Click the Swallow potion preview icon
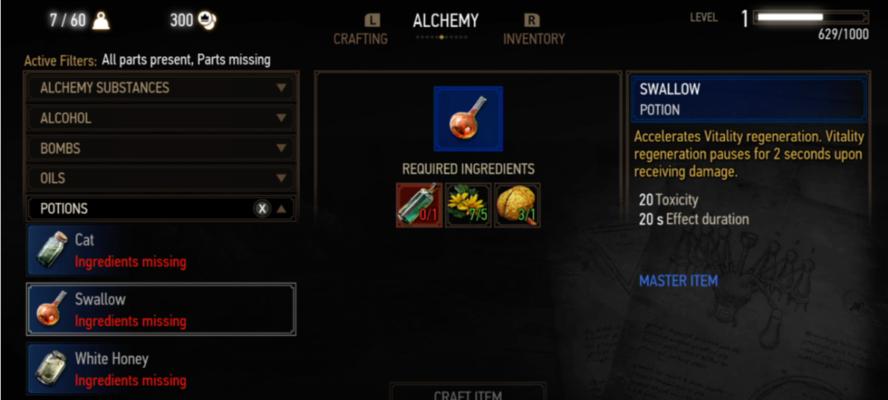The width and height of the screenshot is (888, 400). tap(468, 118)
